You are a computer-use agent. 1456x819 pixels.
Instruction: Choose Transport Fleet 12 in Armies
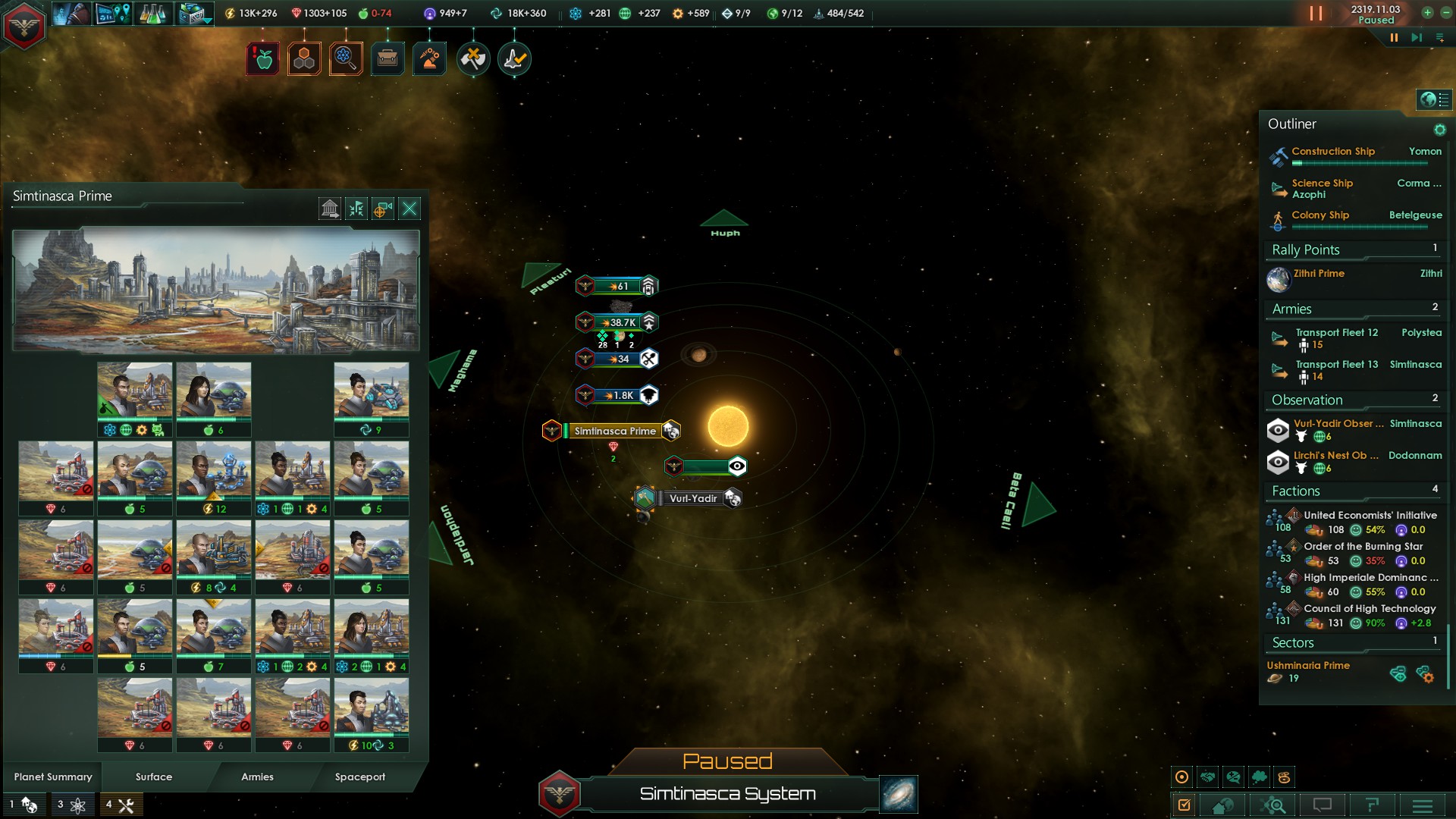point(1336,333)
